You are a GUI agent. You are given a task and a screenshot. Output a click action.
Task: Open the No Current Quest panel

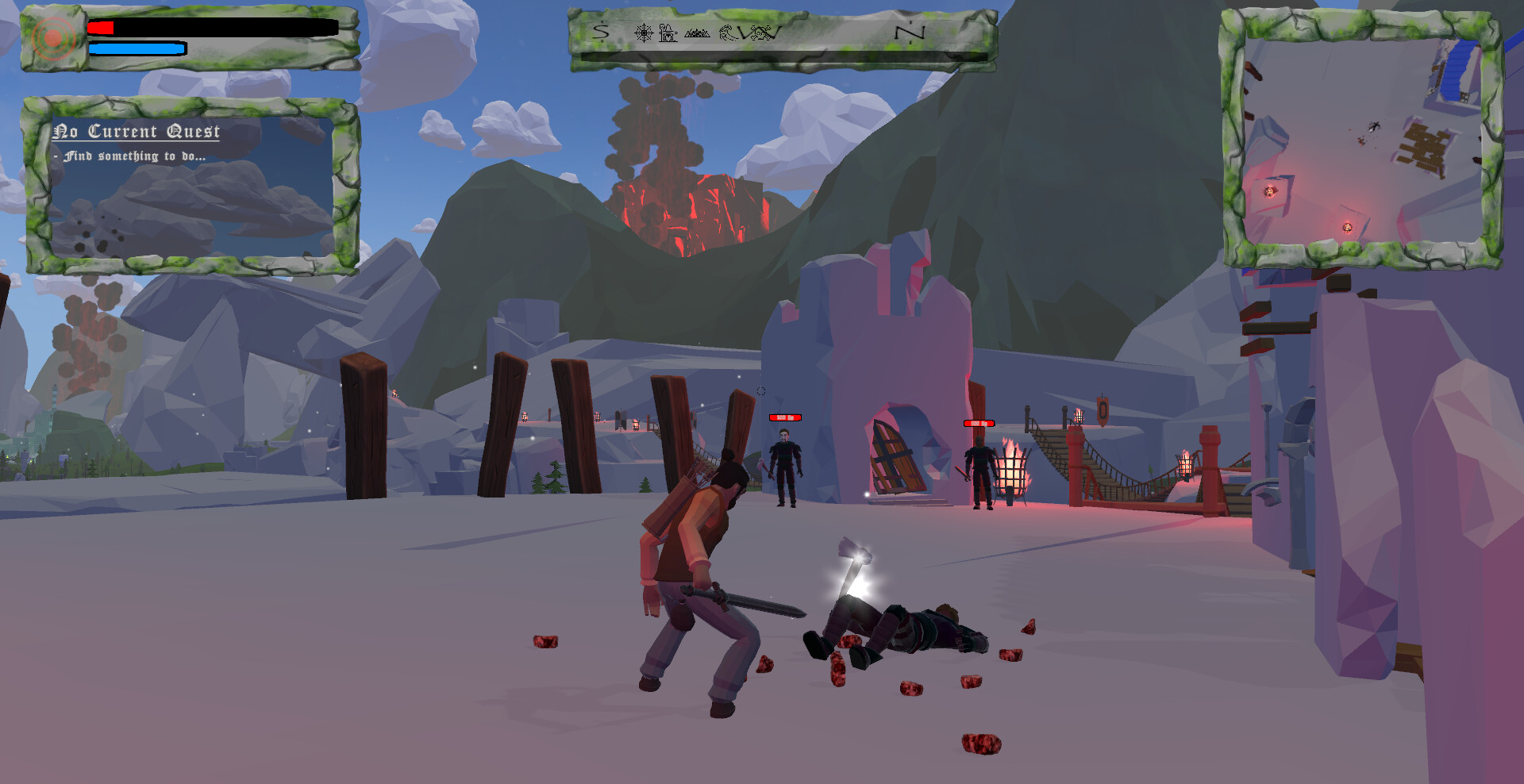coord(138,132)
